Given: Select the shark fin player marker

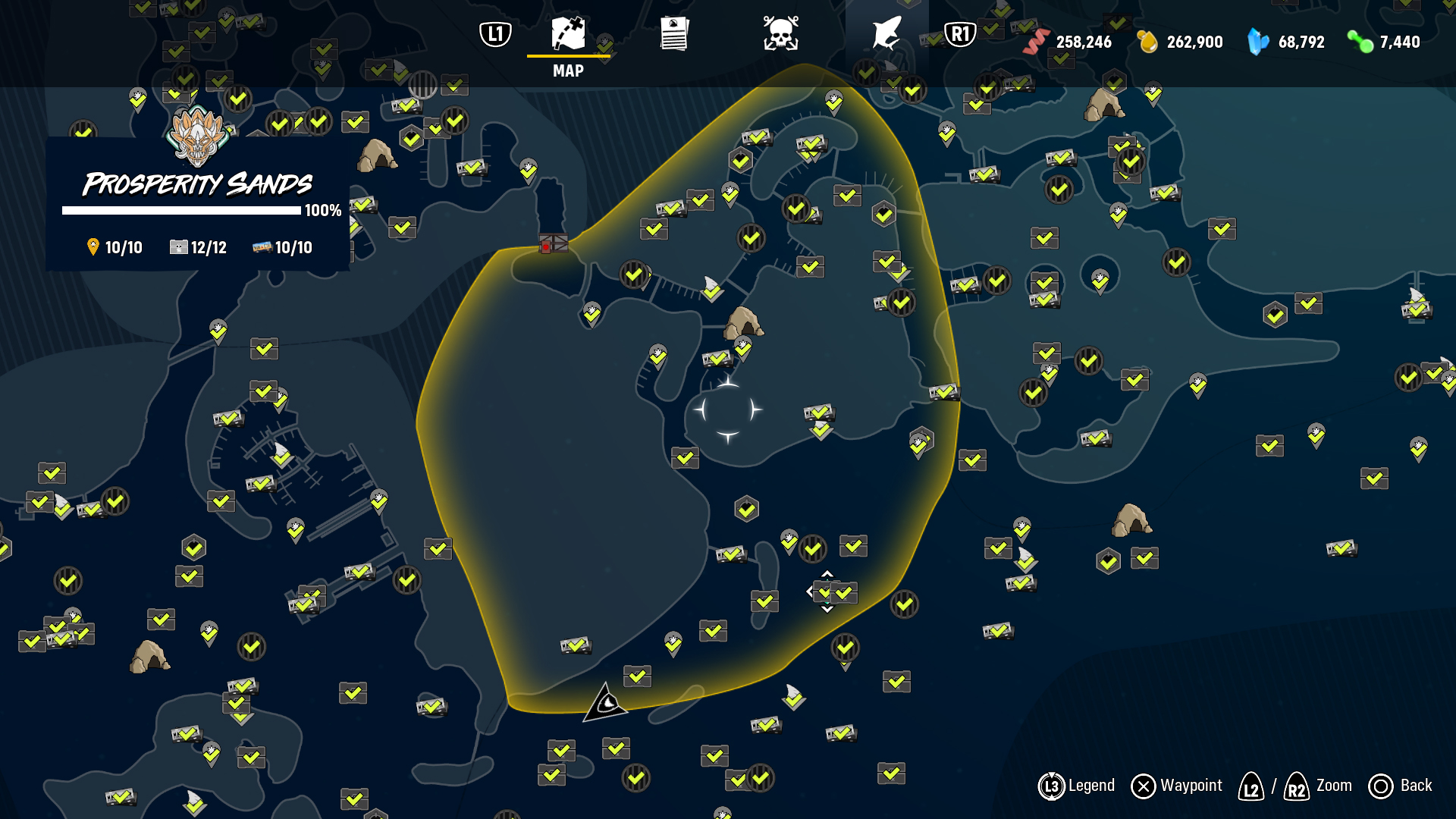Looking at the screenshot, I should tap(606, 703).
